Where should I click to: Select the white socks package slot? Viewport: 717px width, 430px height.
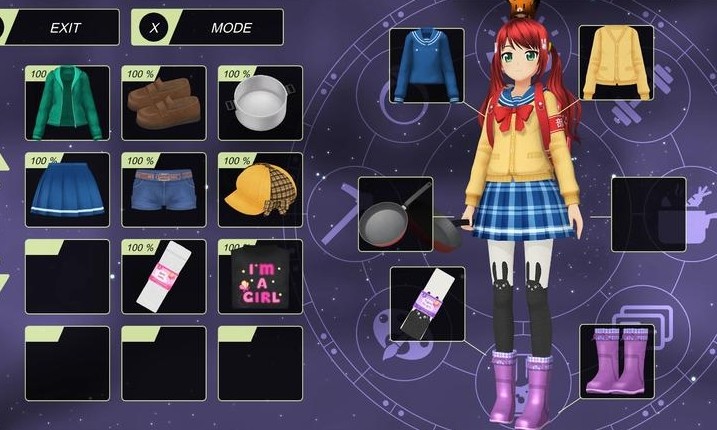point(164,277)
